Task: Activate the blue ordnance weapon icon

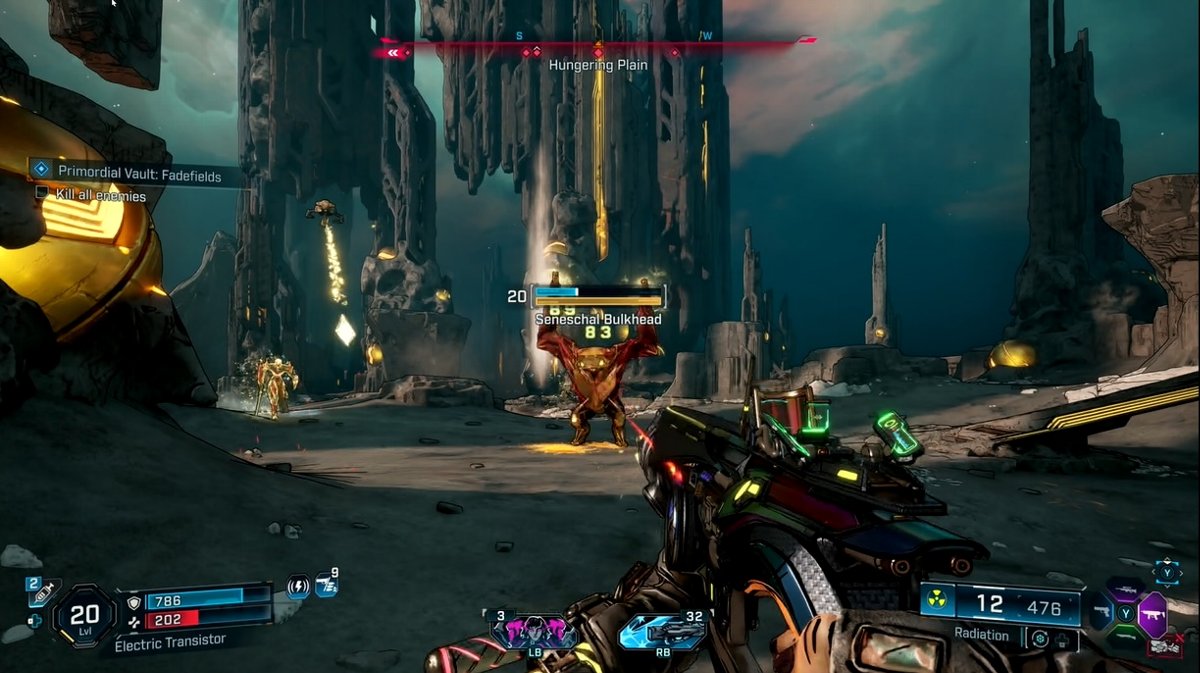Action: 661,632
